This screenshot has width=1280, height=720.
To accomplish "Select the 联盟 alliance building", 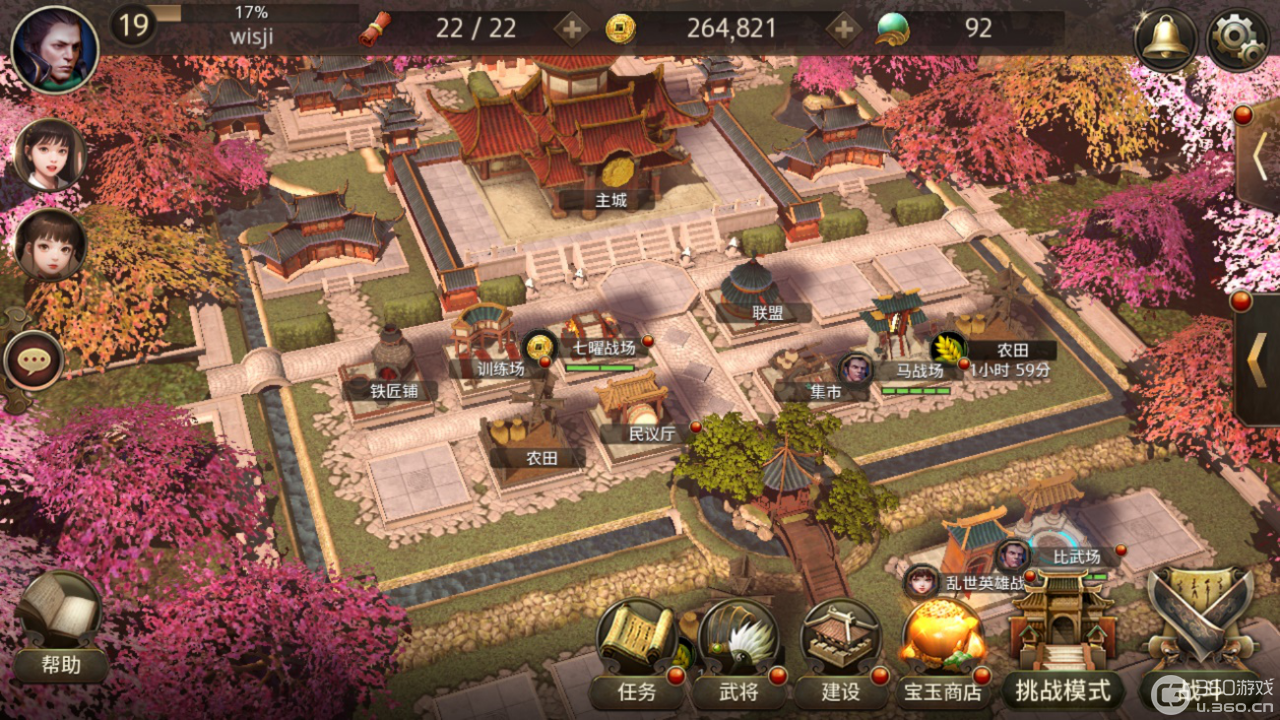I will coord(766,312).
